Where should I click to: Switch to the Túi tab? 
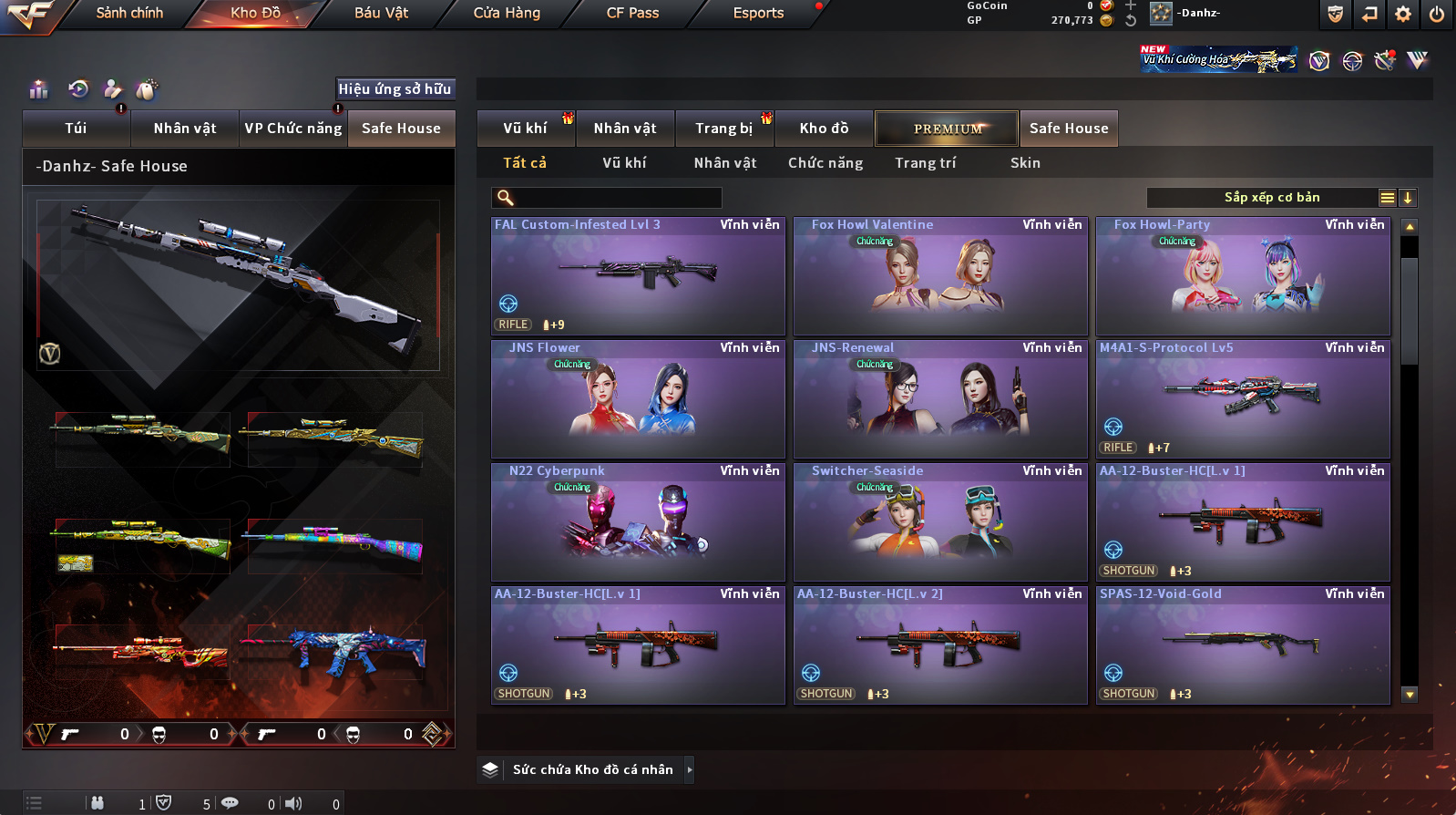(77, 129)
